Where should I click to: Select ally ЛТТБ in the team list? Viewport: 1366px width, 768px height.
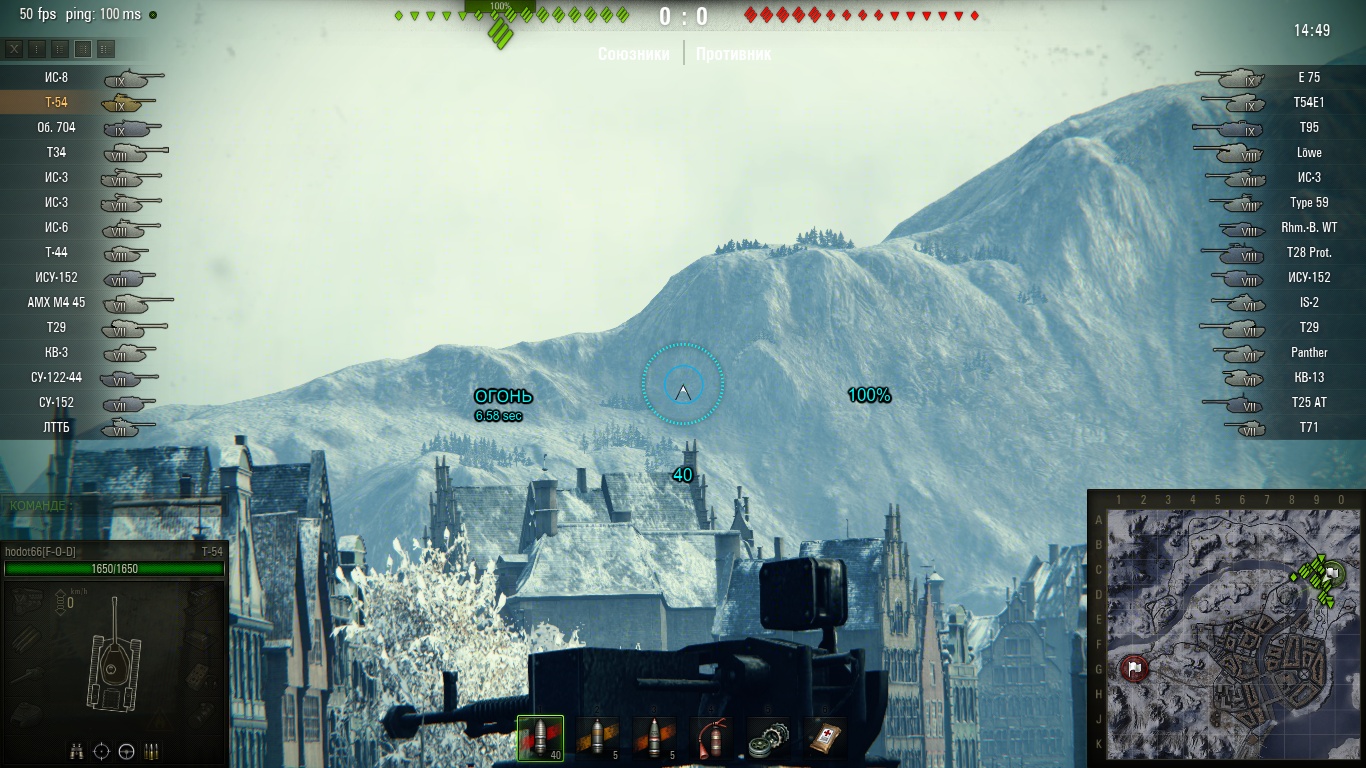56,427
